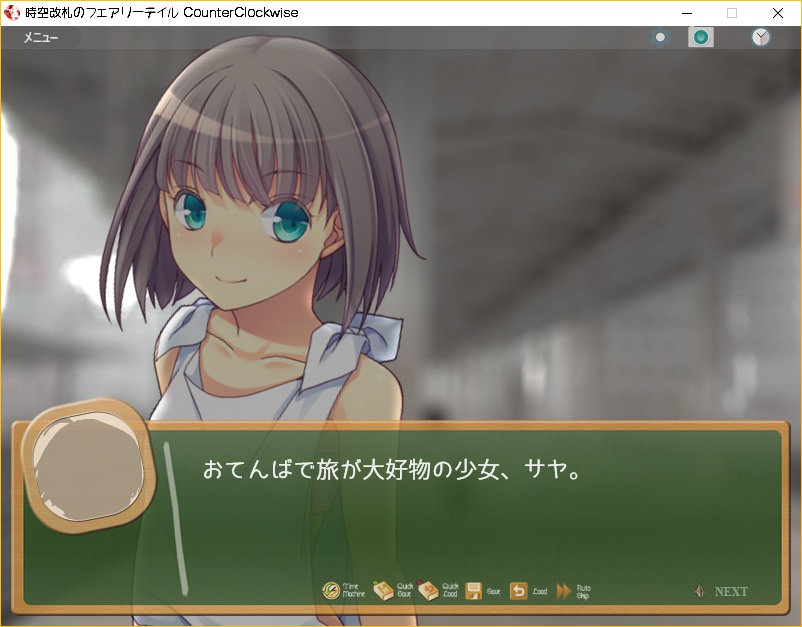Activate Quick Load
The image size is (802, 627).
(x=438, y=591)
